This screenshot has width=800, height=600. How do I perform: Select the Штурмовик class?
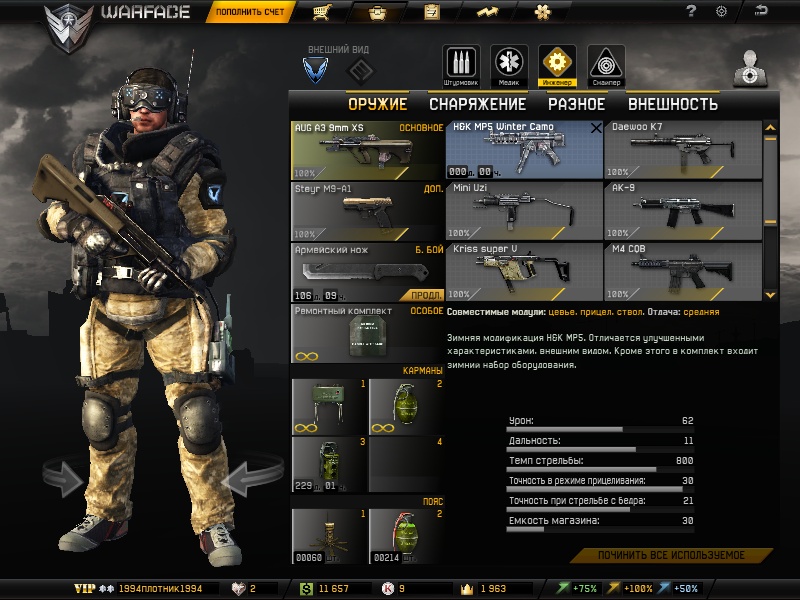pos(461,64)
